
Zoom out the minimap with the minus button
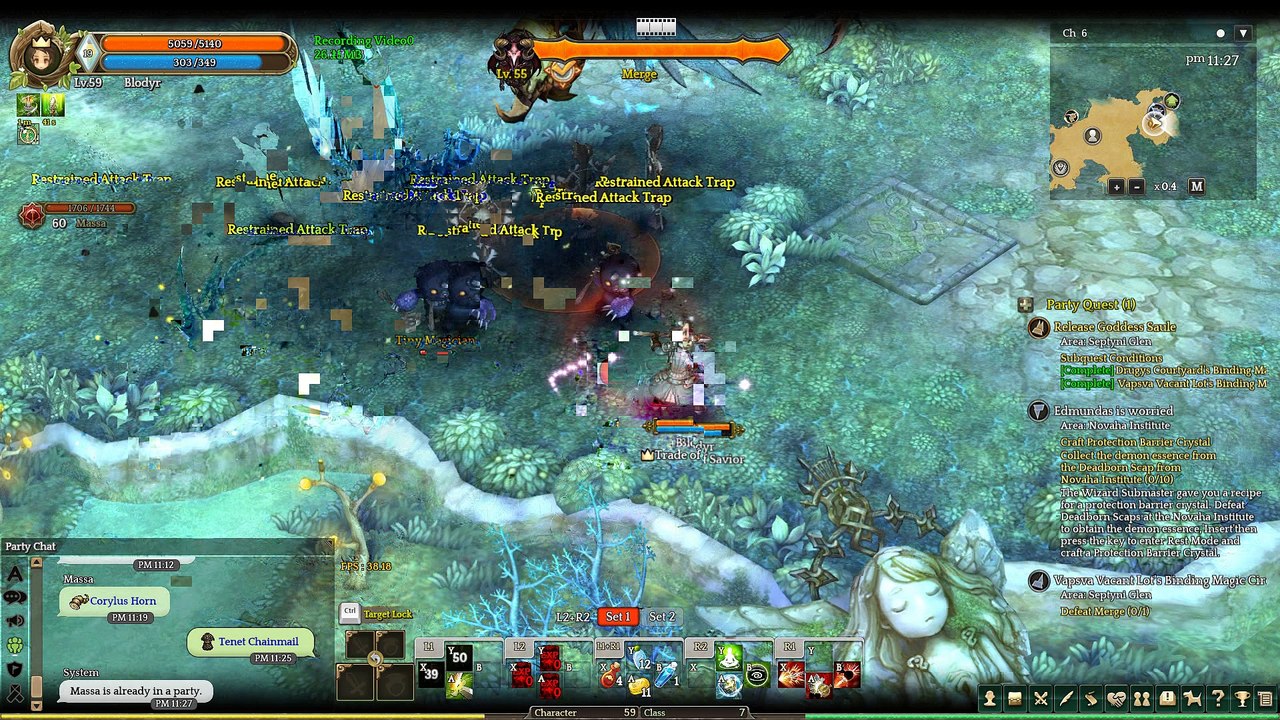click(x=1136, y=187)
